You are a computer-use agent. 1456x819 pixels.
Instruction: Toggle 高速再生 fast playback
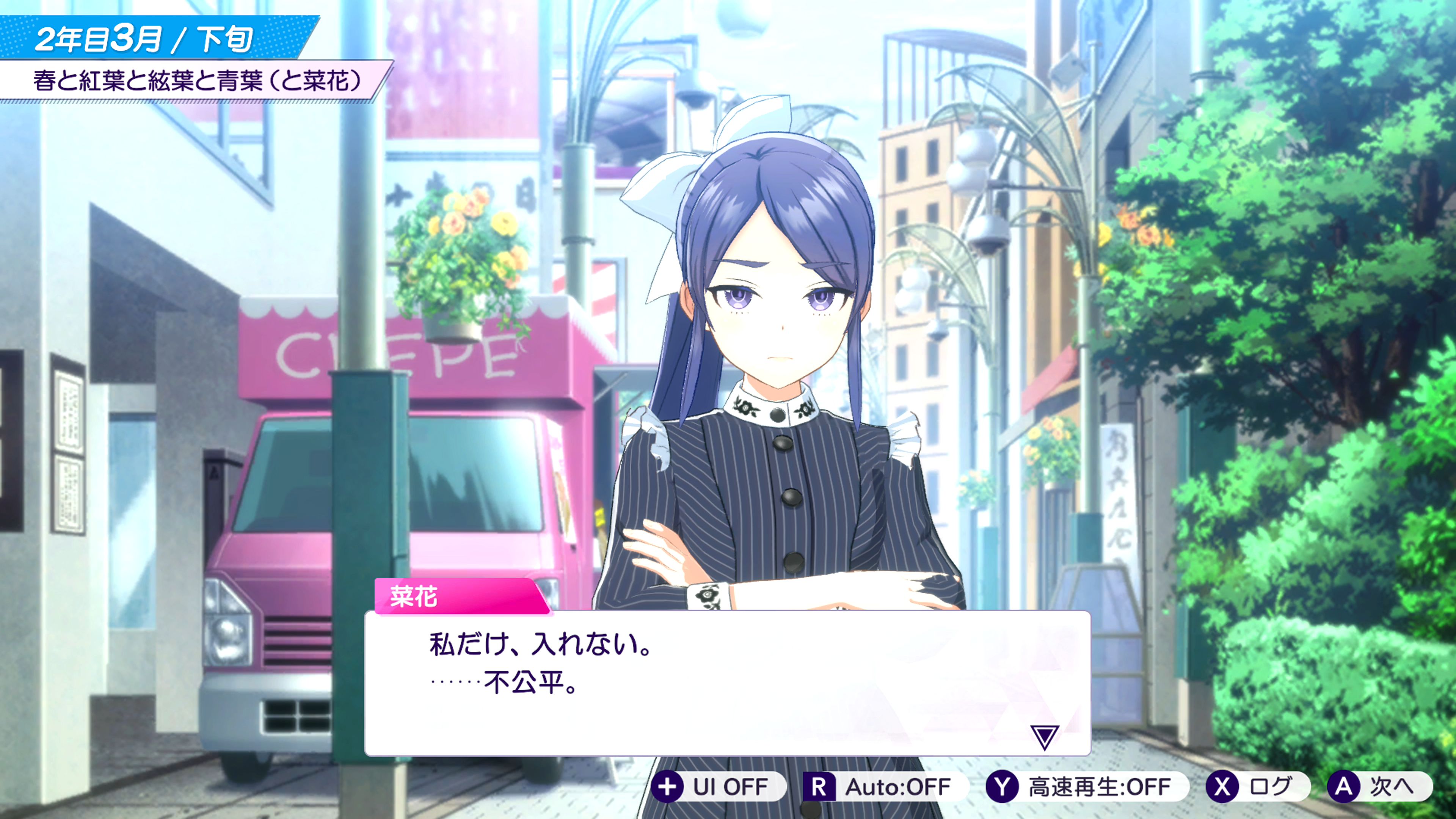pyautogui.click(x=1086, y=787)
